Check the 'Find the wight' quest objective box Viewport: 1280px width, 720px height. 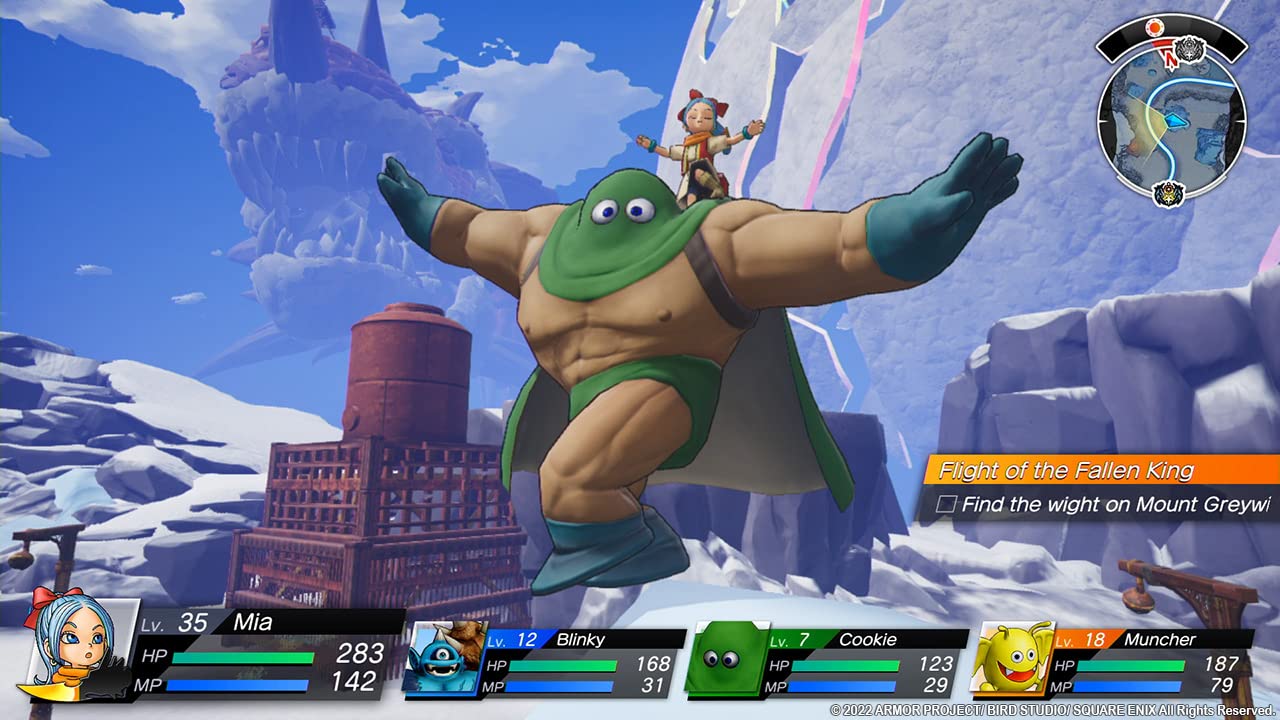(950, 505)
